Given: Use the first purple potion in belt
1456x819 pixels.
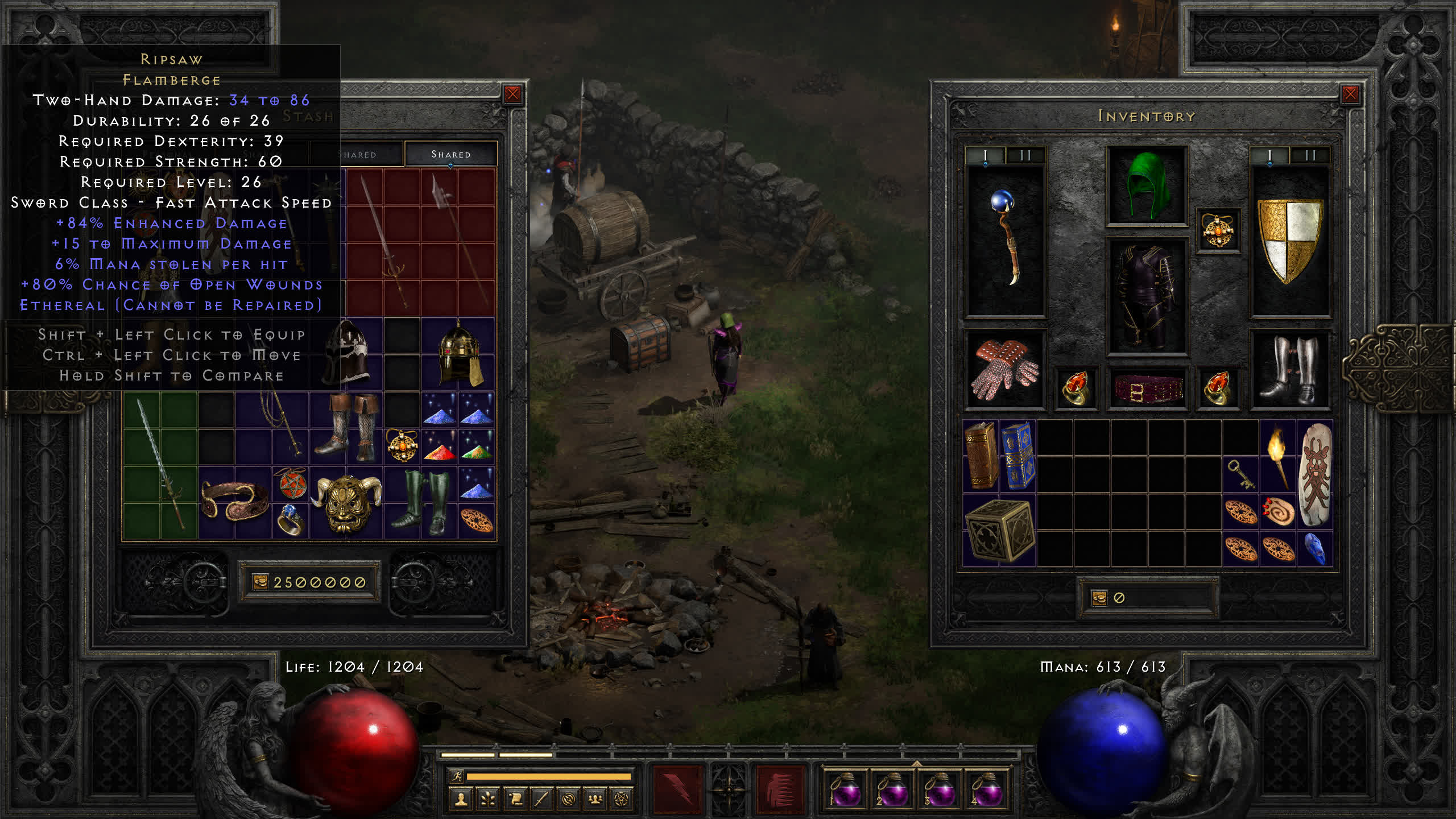Looking at the screenshot, I should pyautogui.click(x=845, y=789).
